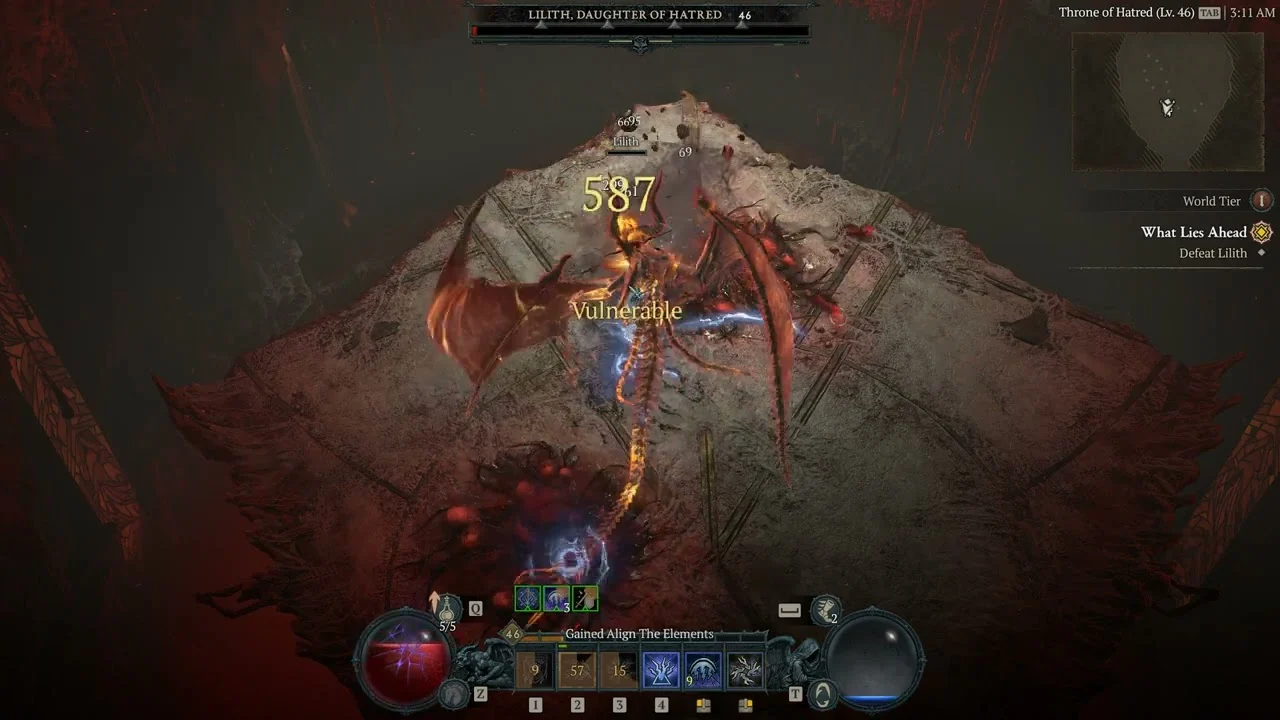Use the healing potion flask
Viewport: 1280px width, 720px height.
pyautogui.click(x=448, y=609)
